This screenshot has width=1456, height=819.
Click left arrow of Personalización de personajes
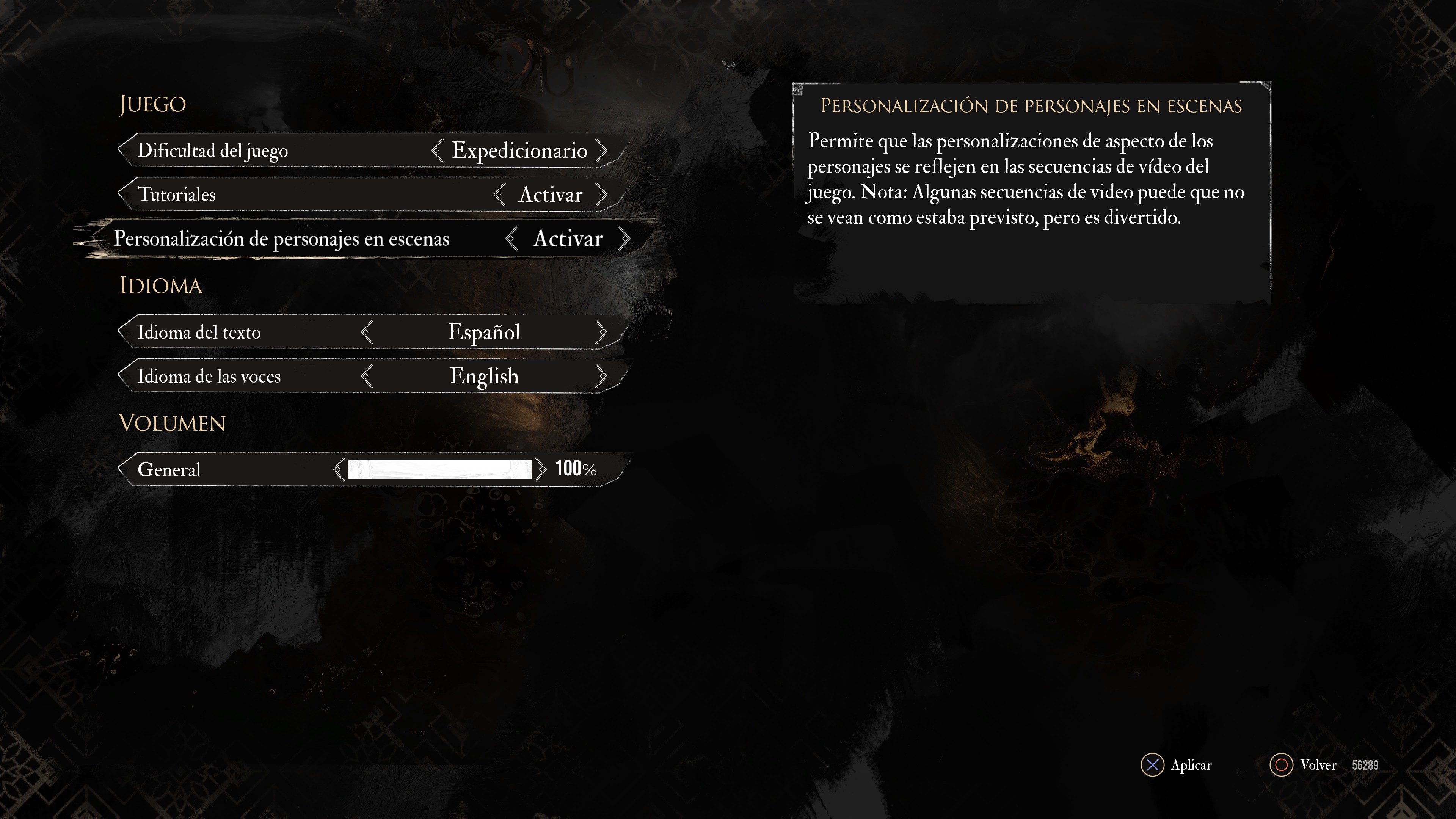coord(512,238)
